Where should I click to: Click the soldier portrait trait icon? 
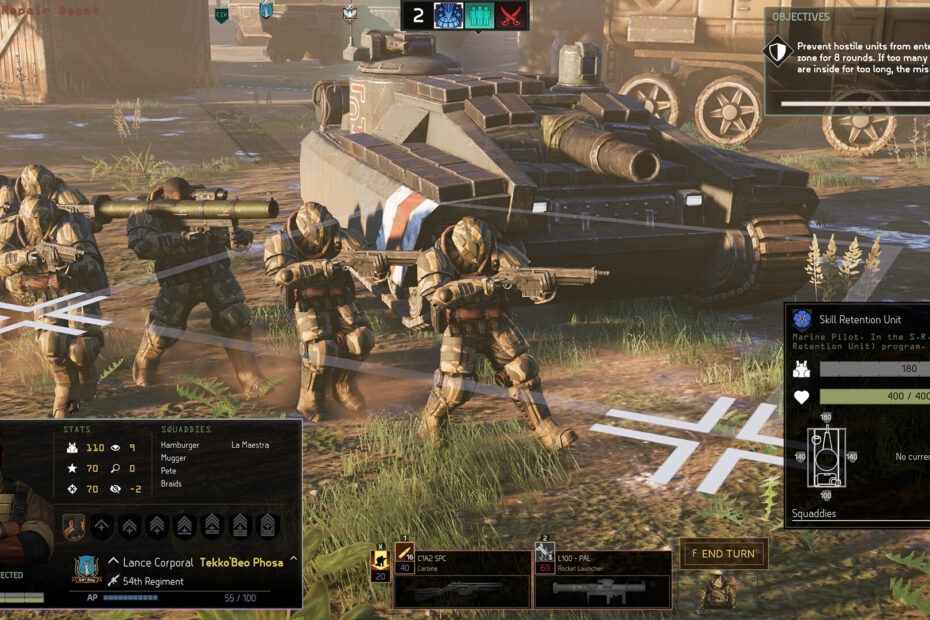[x=74, y=526]
